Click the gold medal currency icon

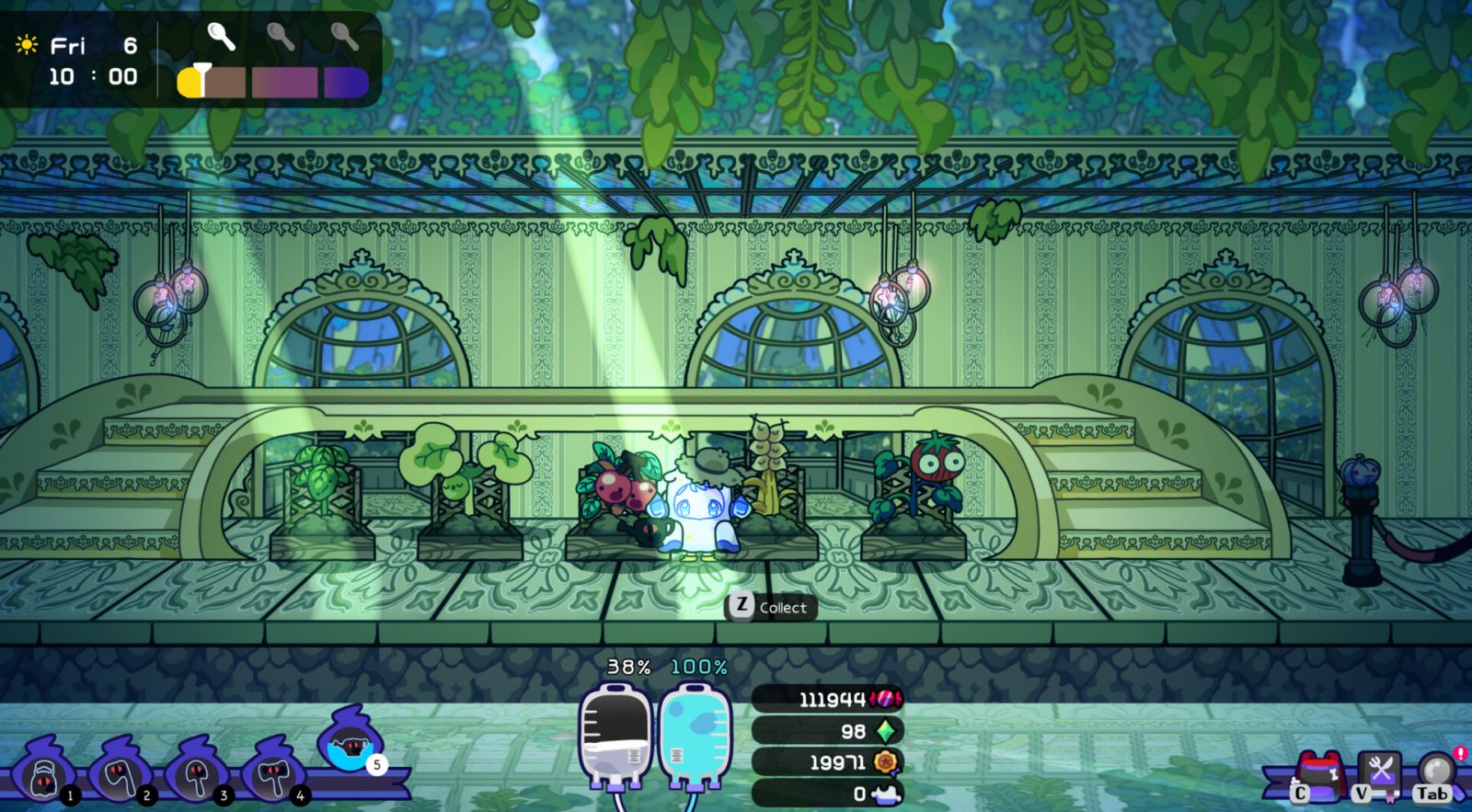[886, 761]
